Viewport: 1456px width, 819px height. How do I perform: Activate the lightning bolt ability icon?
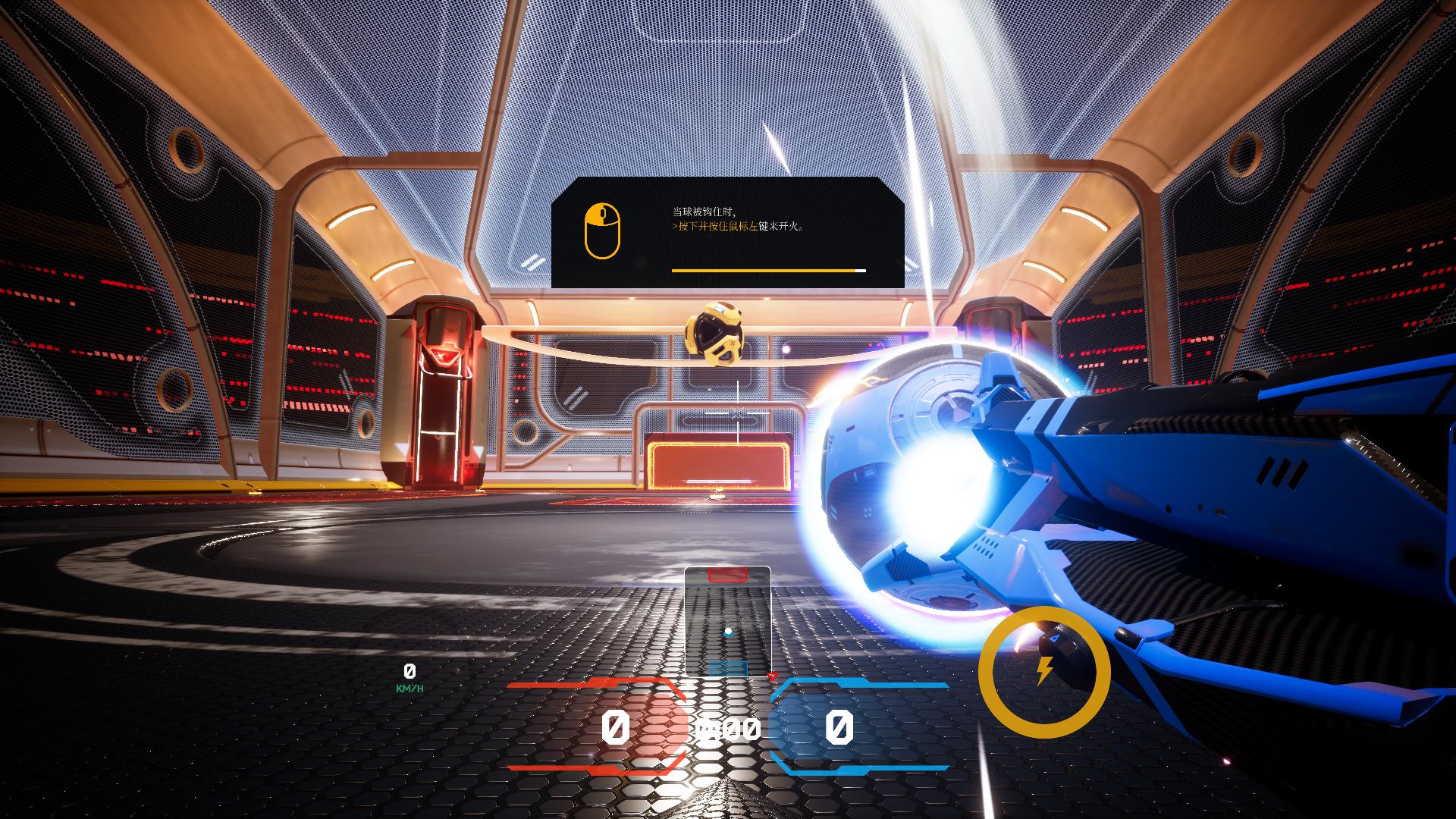point(1044,671)
